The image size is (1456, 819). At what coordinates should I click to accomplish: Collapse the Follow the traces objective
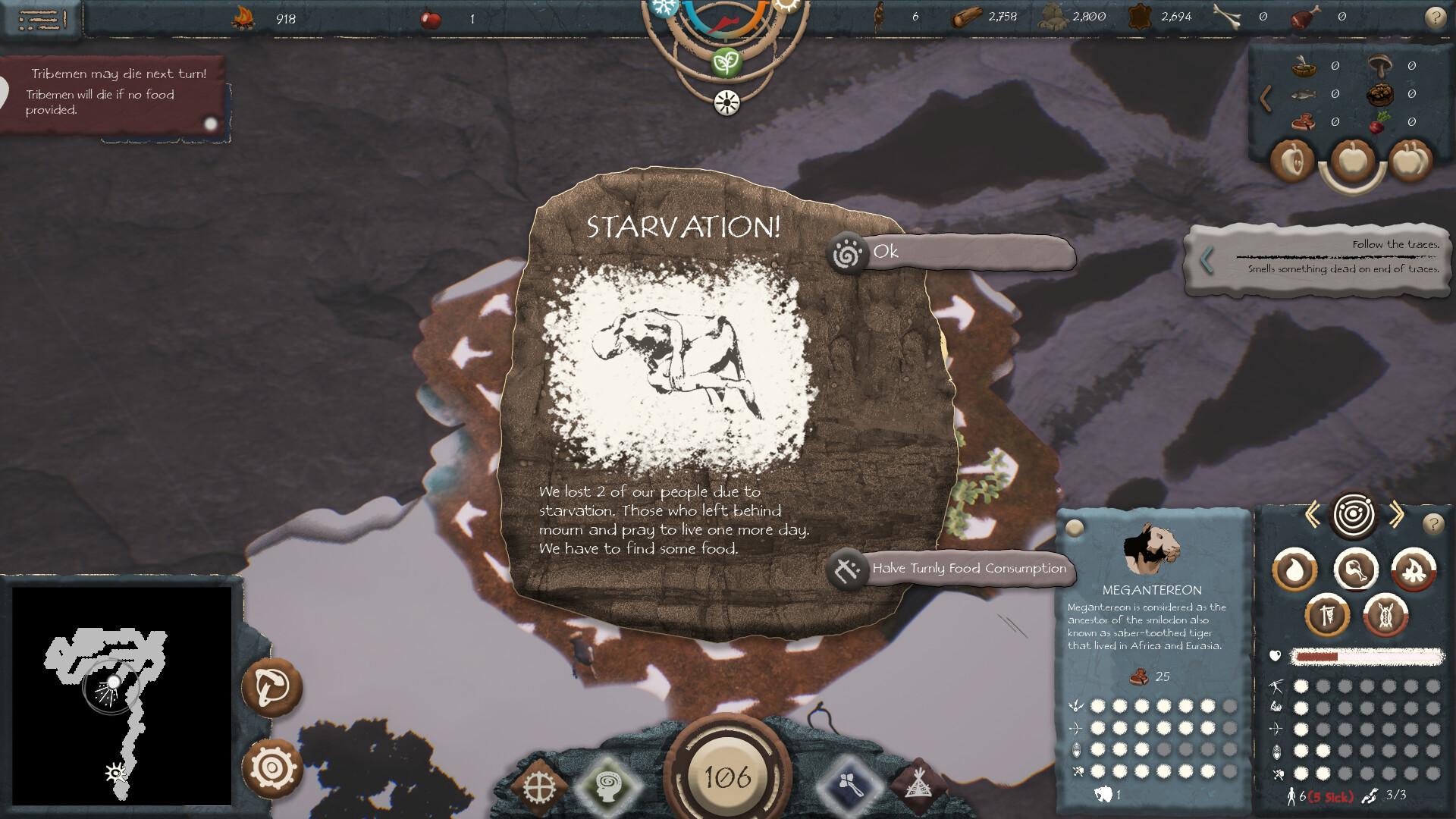[x=1207, y=260]
